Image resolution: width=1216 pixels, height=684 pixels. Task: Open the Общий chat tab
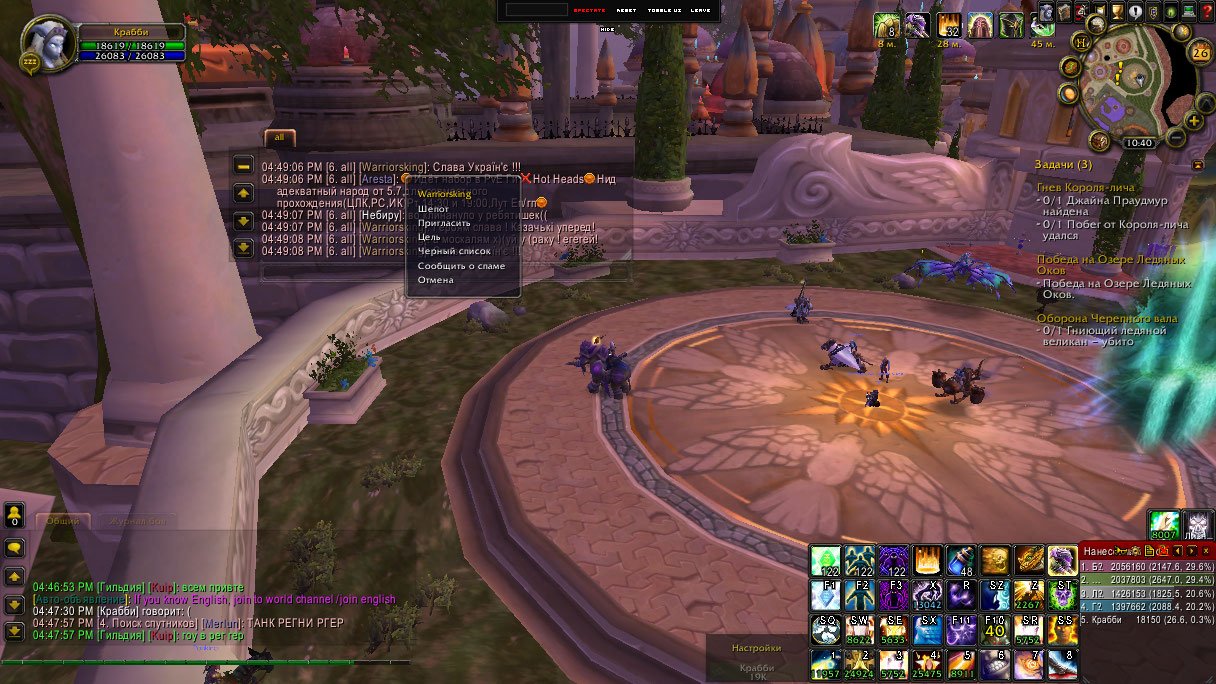63,521
